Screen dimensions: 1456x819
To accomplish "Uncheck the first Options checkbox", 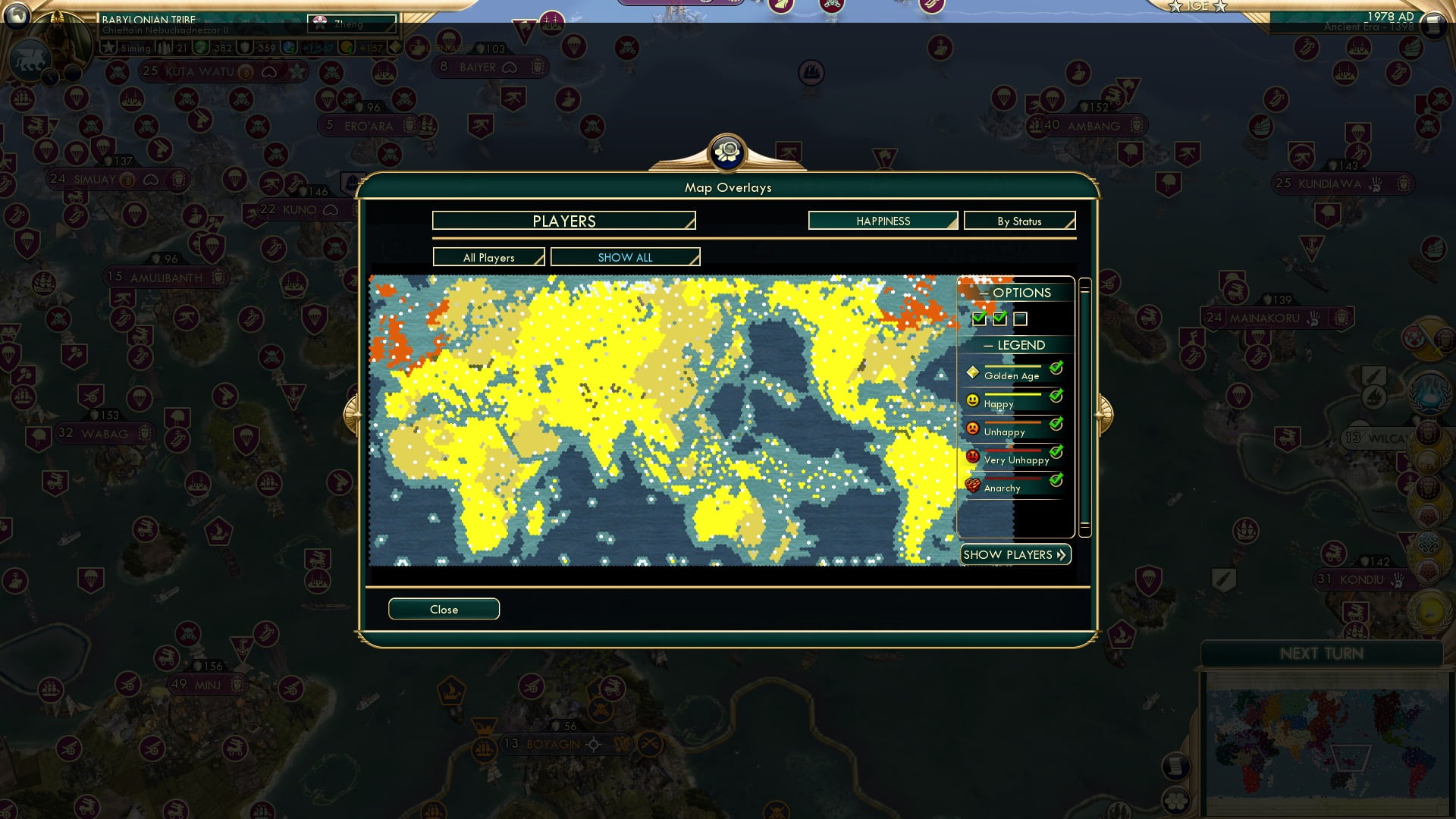I will click(x=979, y=319).
